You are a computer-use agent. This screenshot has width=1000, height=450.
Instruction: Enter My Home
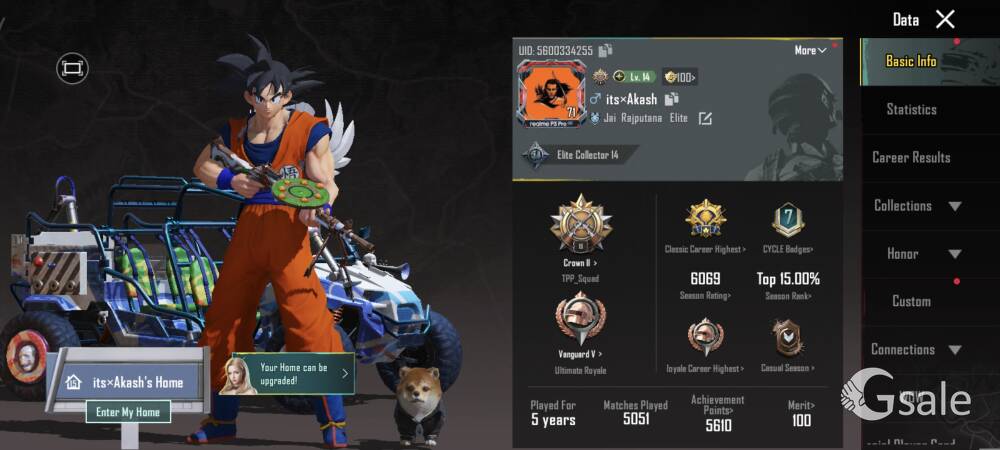point(127,411)
